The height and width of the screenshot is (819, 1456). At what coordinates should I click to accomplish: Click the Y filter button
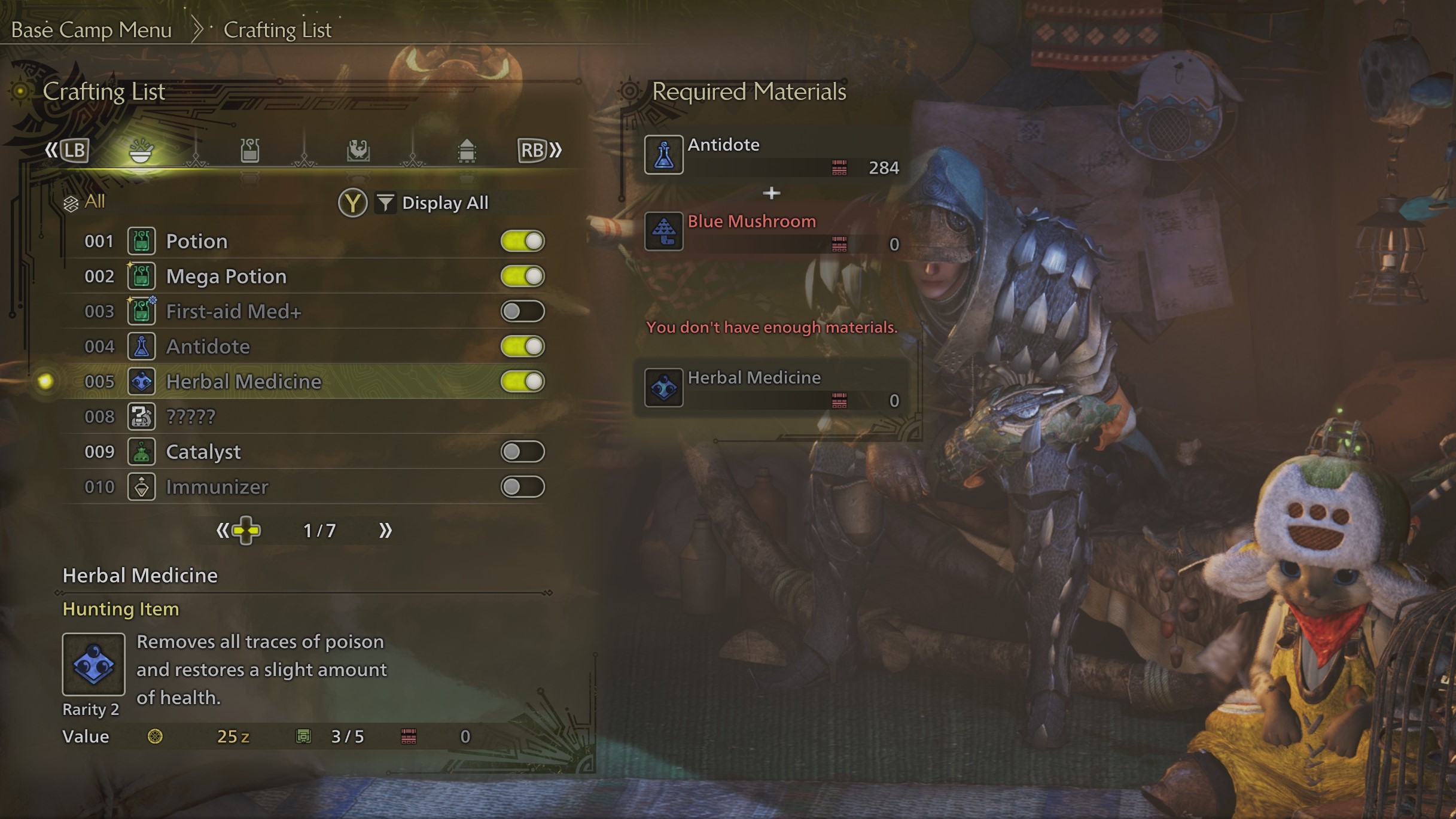(352, 203)
